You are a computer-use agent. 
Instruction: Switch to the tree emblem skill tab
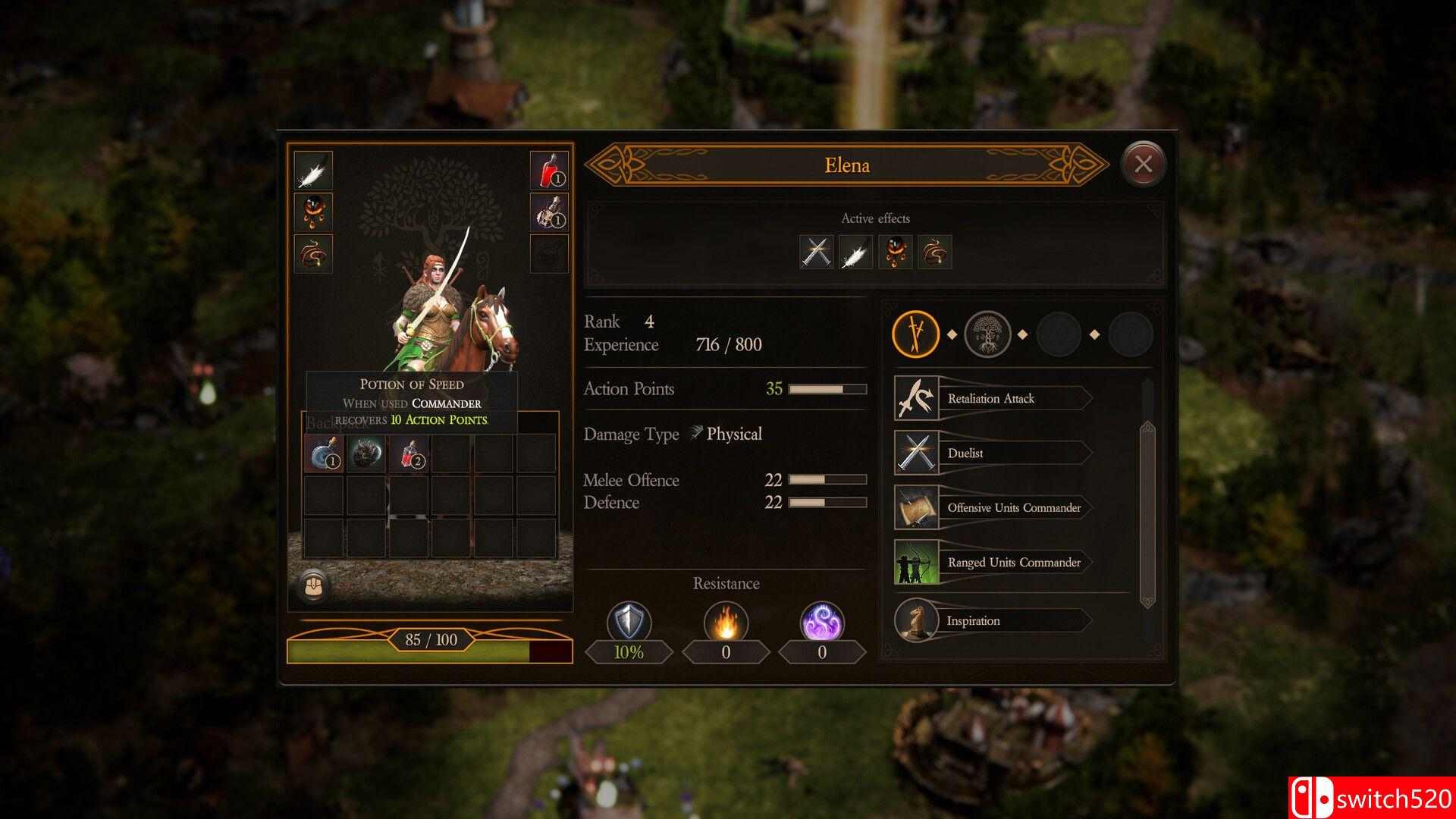click(x=987, y=334)
